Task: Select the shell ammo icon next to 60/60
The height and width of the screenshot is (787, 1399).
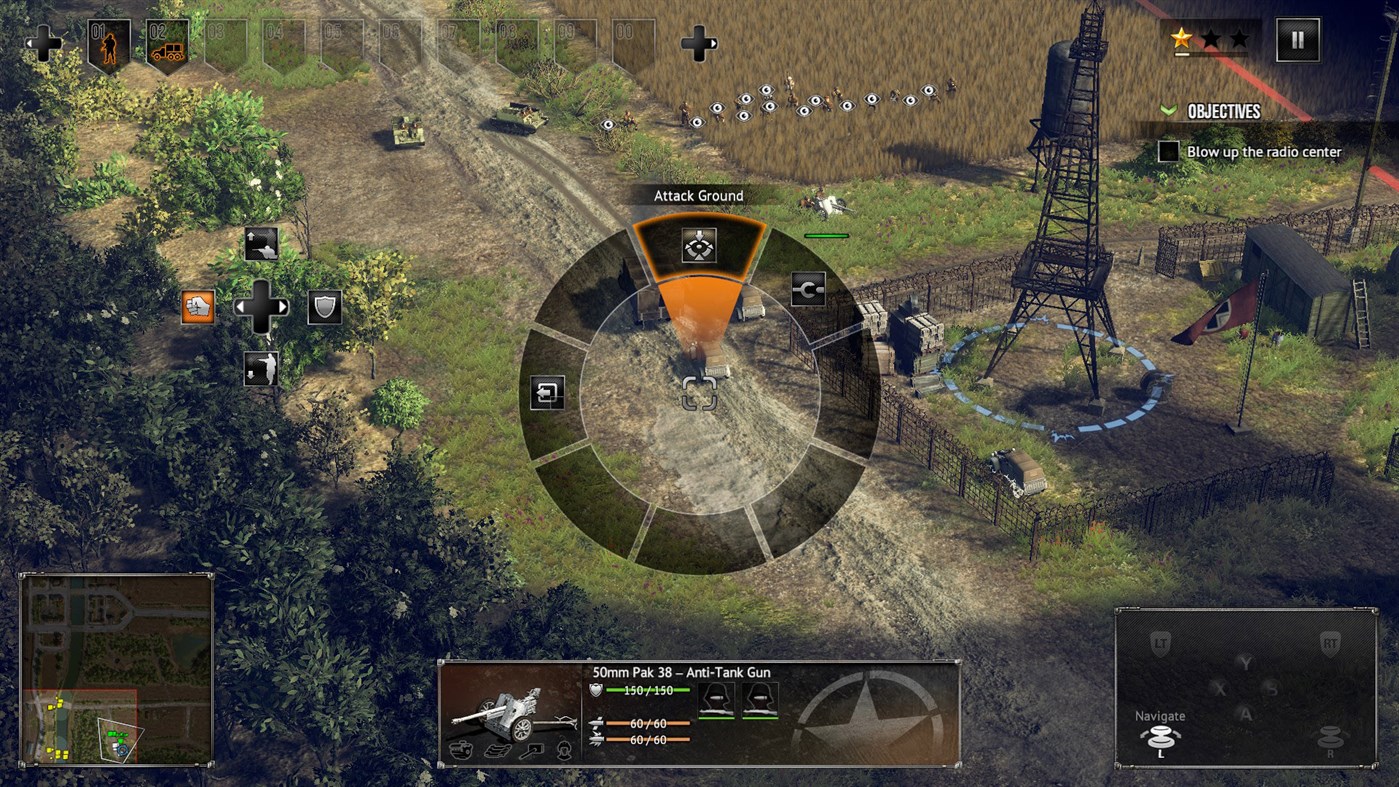Action: pyautogui.click(x=598, y=723)
